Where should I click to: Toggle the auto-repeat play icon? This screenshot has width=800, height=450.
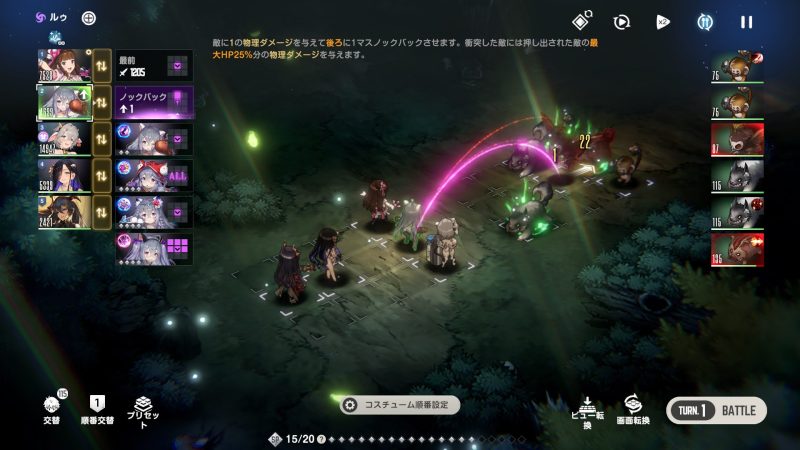[x=621, y=21]
